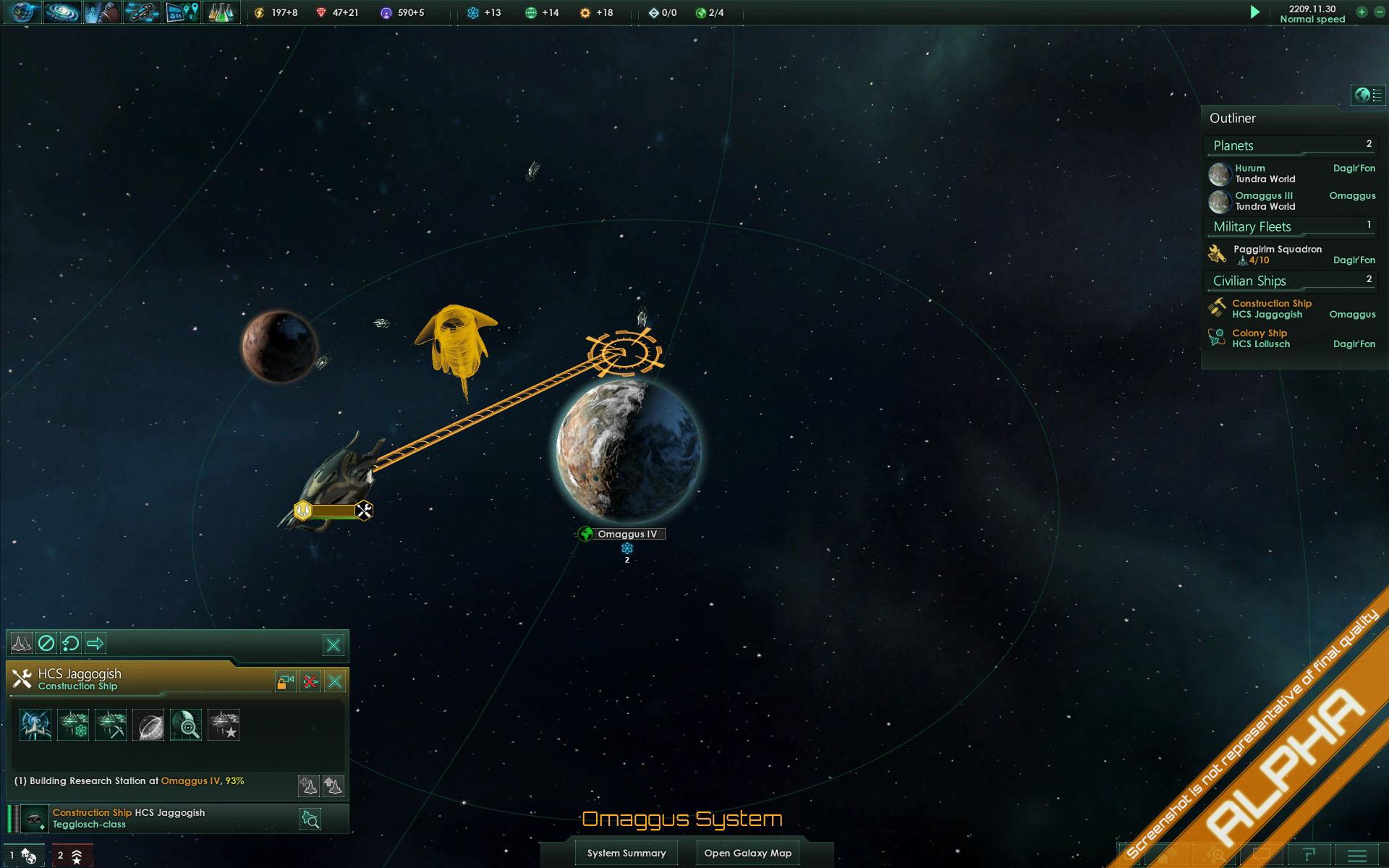The image size is (1389, 868).
Task: Open the galaxy spiral top-bar icon
Action: pos(63,12)
